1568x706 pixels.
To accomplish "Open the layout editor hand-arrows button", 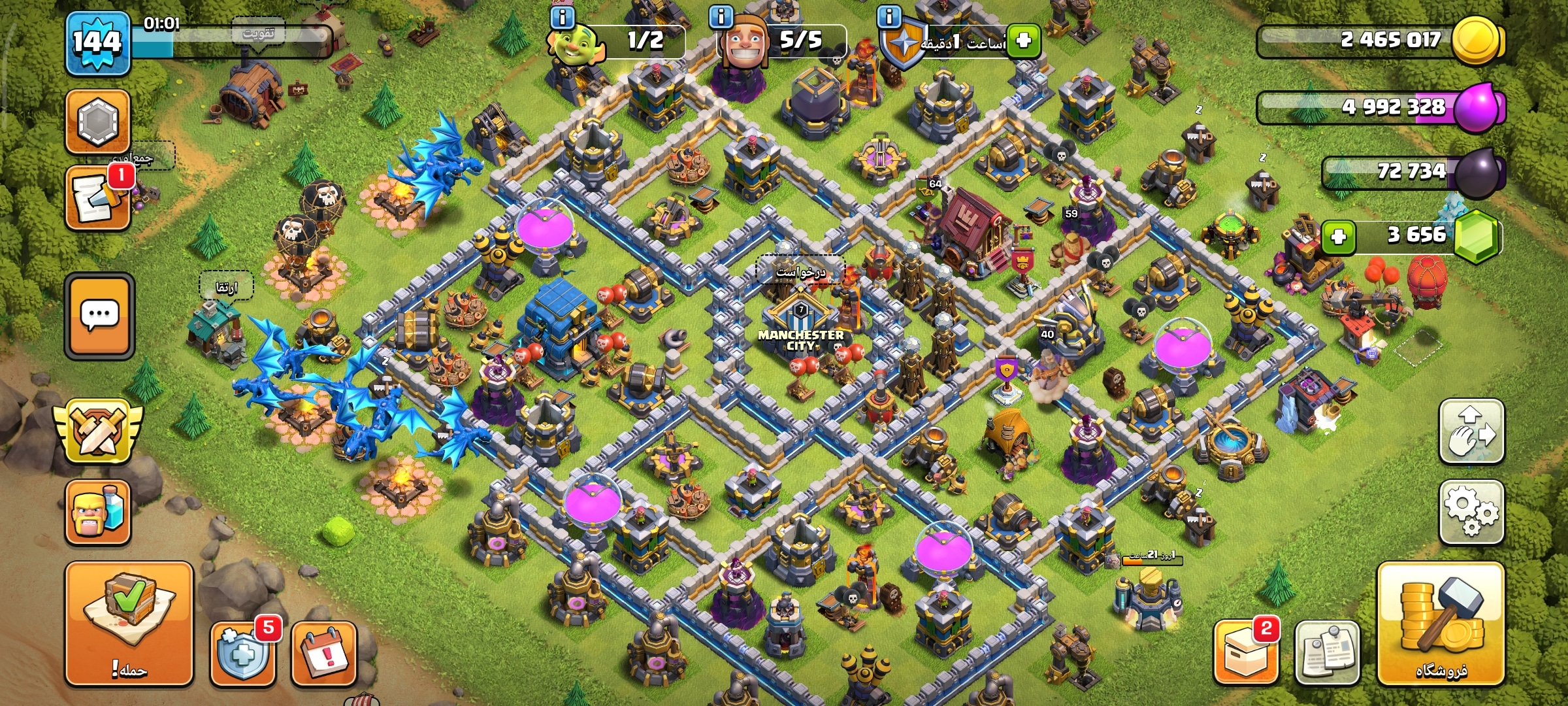I will click(1471, 431).
